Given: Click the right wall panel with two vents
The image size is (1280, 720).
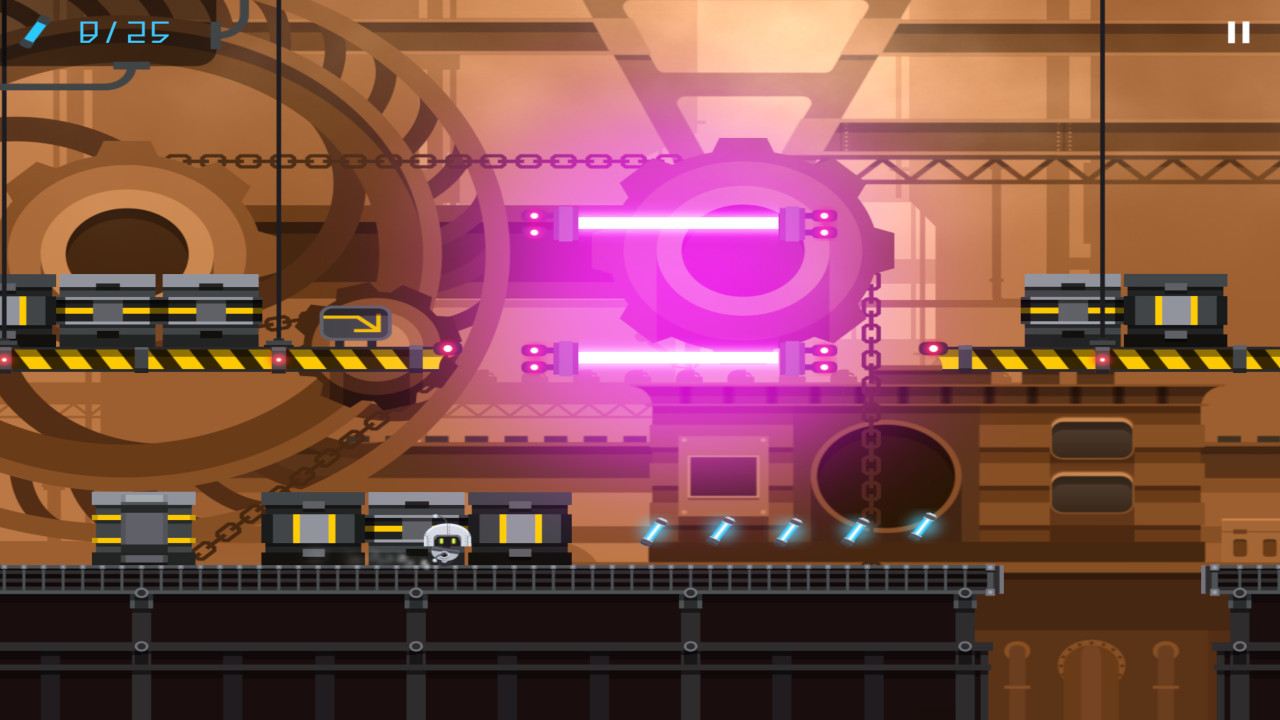Looking at the screenshot, I should tap(1090, 465).
